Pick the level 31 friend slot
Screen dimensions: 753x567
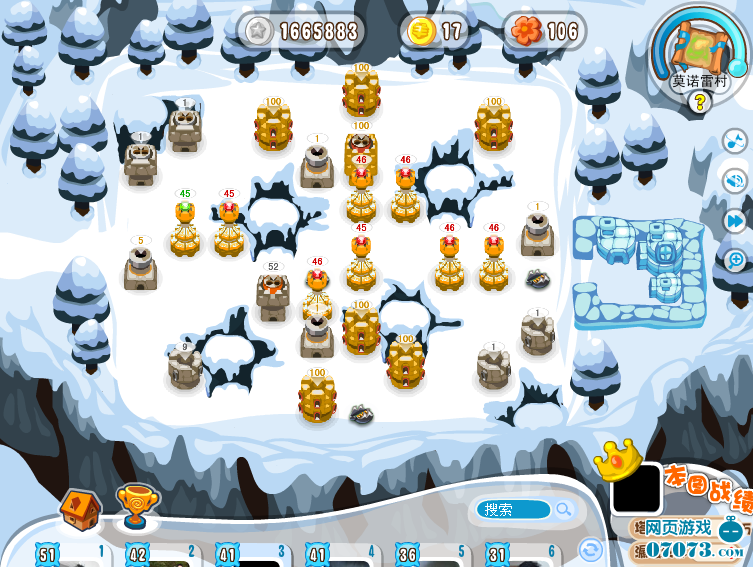tap(518, 556)
